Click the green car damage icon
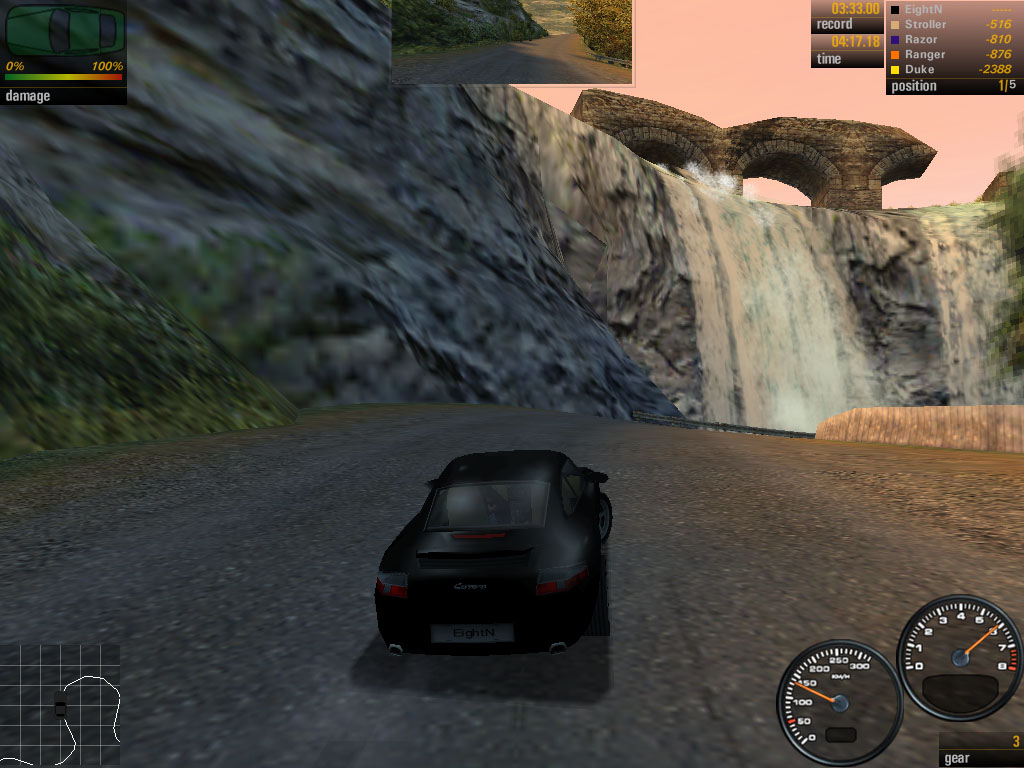This screenshot has width=1024, height=768. pyautogui.click(x=62, y=31)
